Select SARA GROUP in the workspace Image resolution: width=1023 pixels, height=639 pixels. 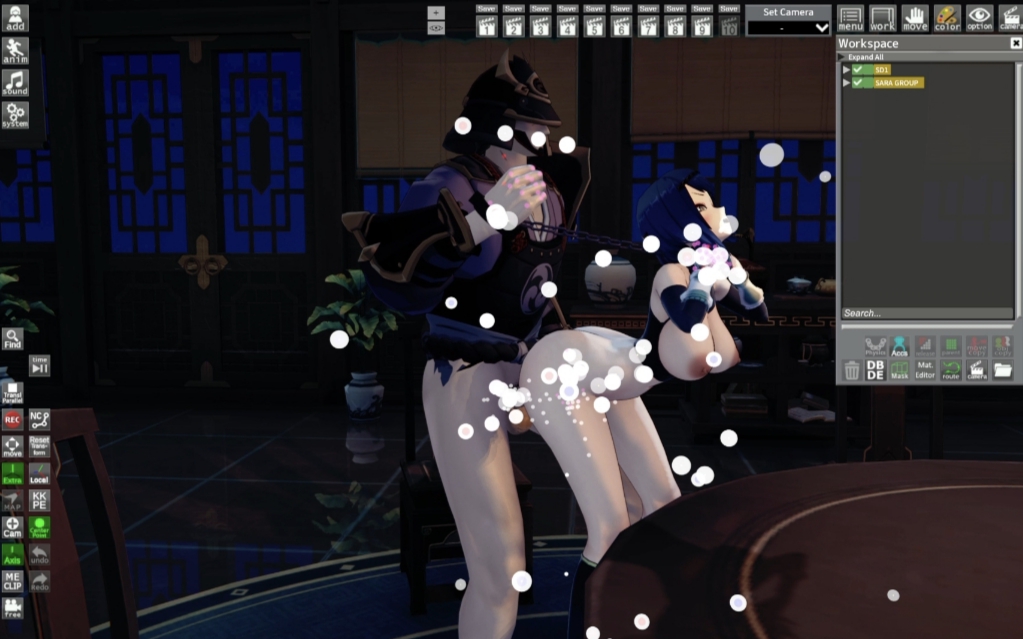coord(897,83)
